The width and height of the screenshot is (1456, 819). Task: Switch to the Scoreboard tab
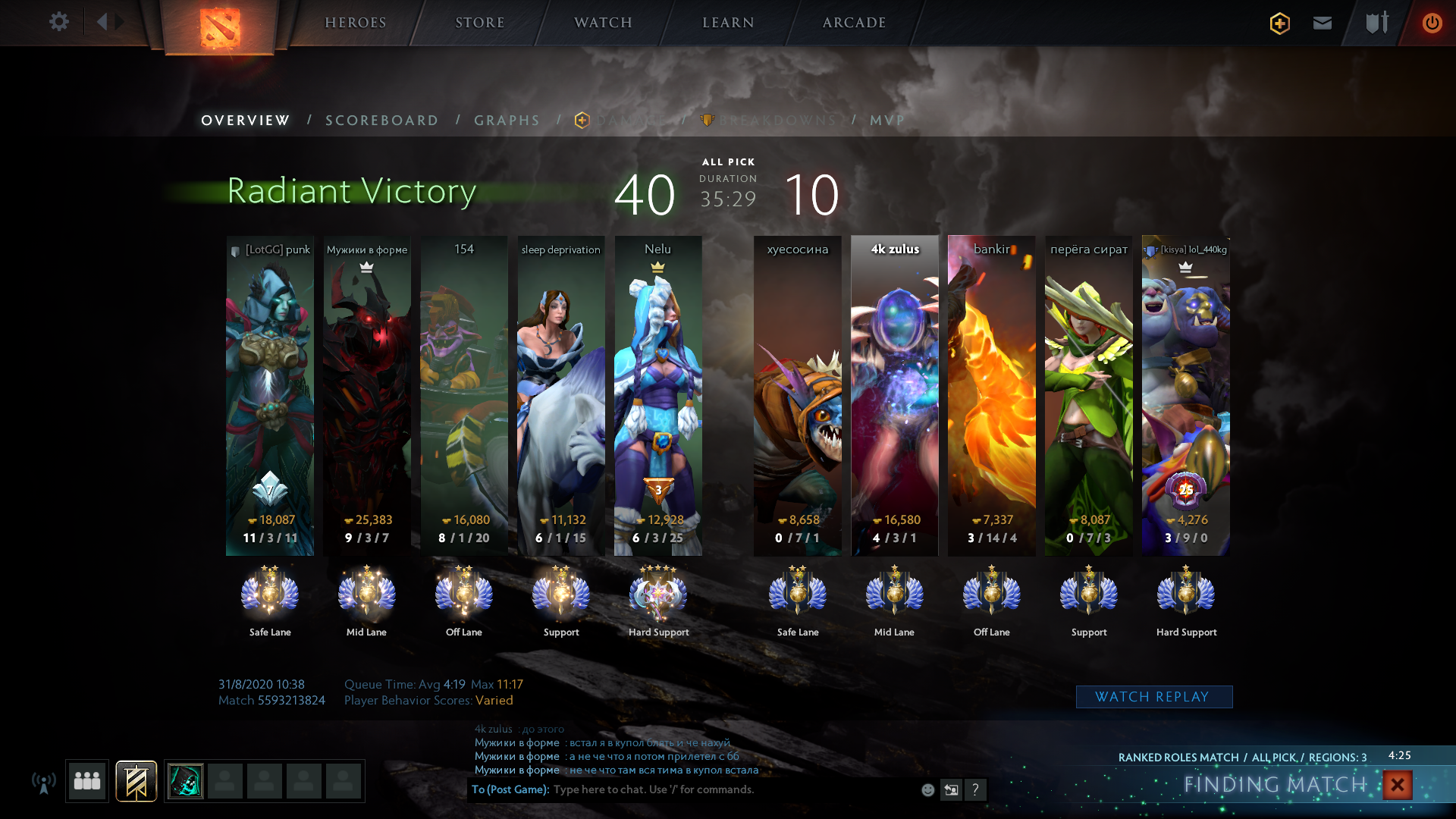[382, 121]
